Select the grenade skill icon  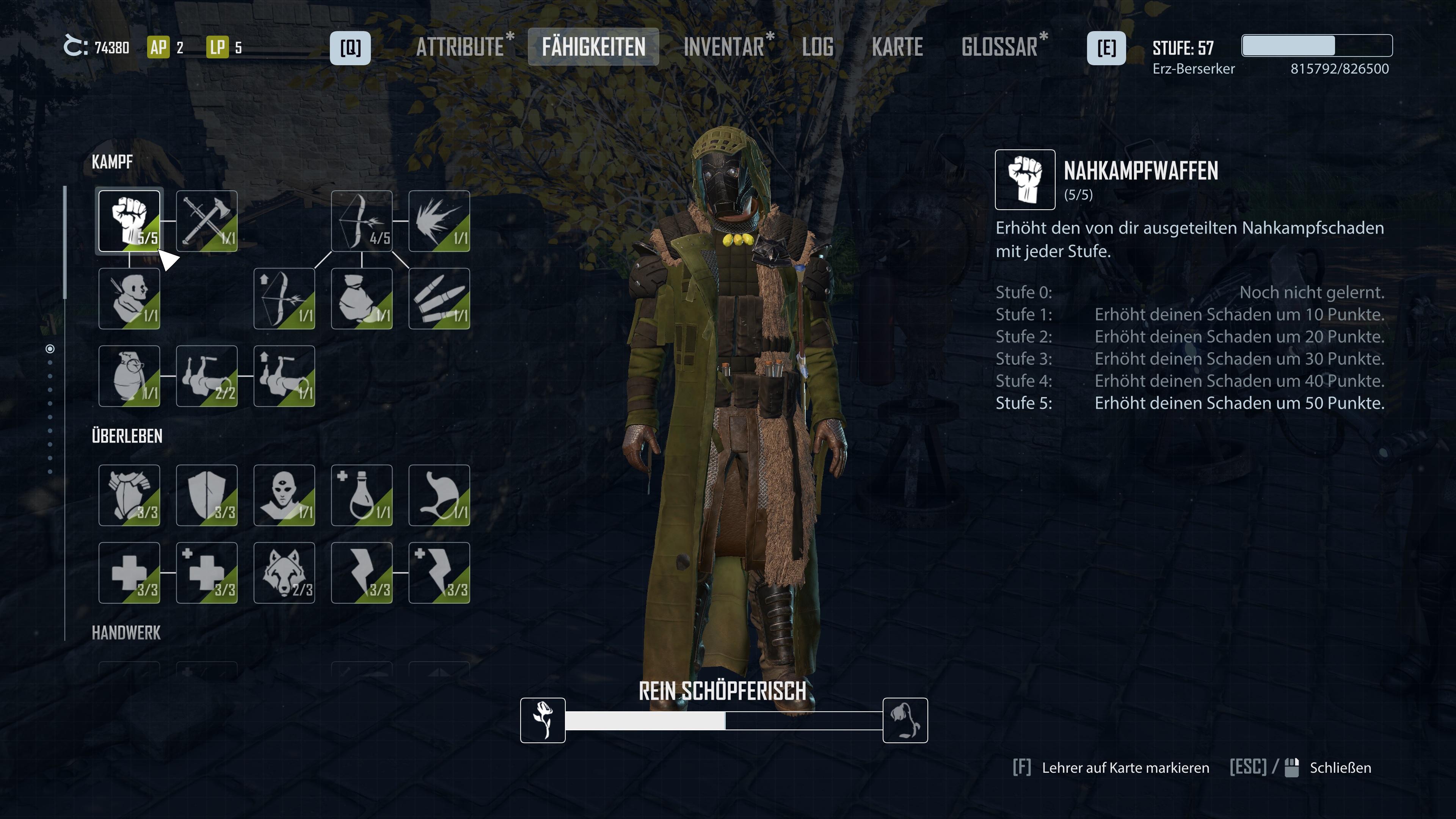tap(129, 376)
